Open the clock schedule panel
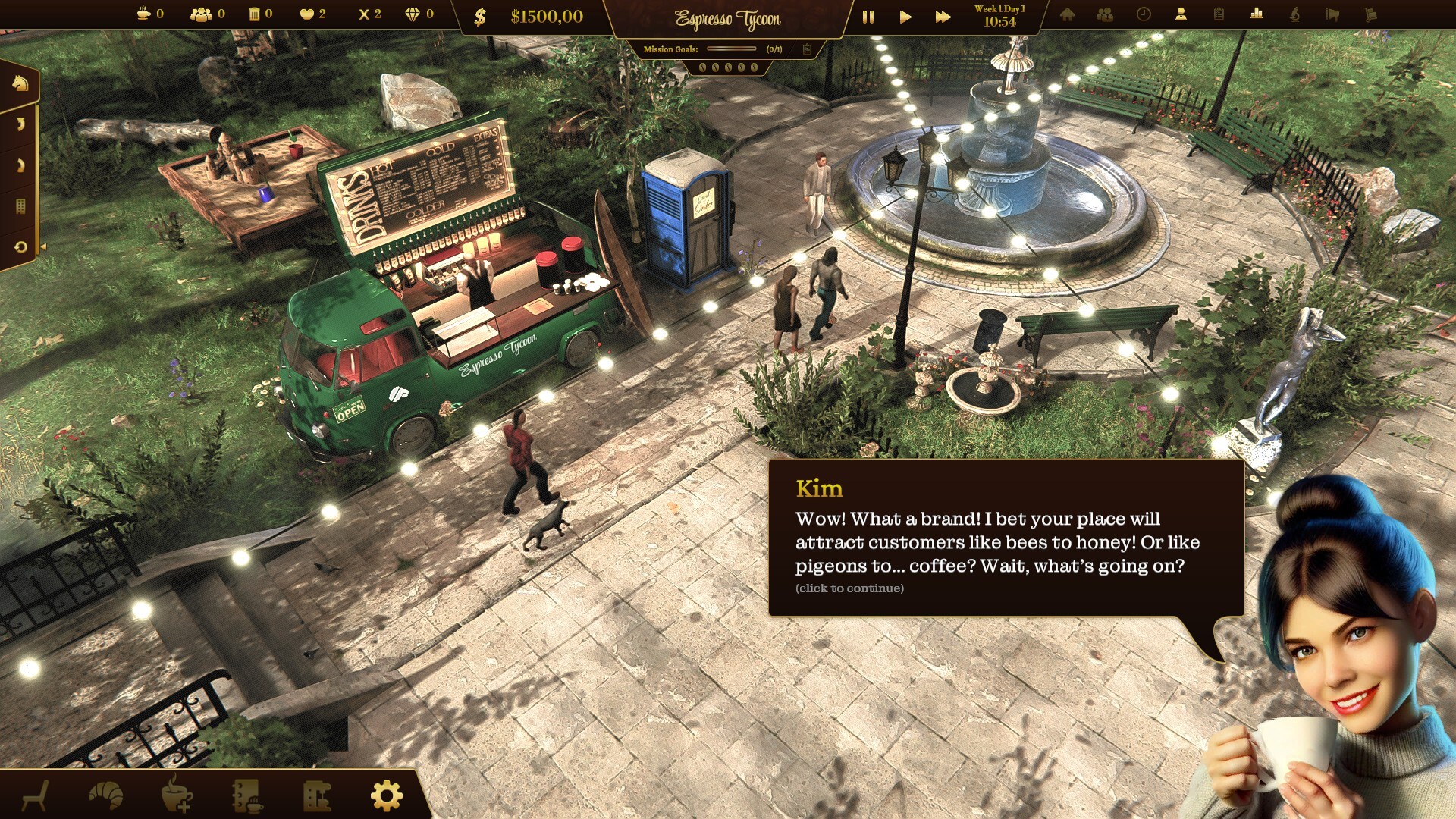The height and width of the screenshot is (819, 1456). point(1144,14)
